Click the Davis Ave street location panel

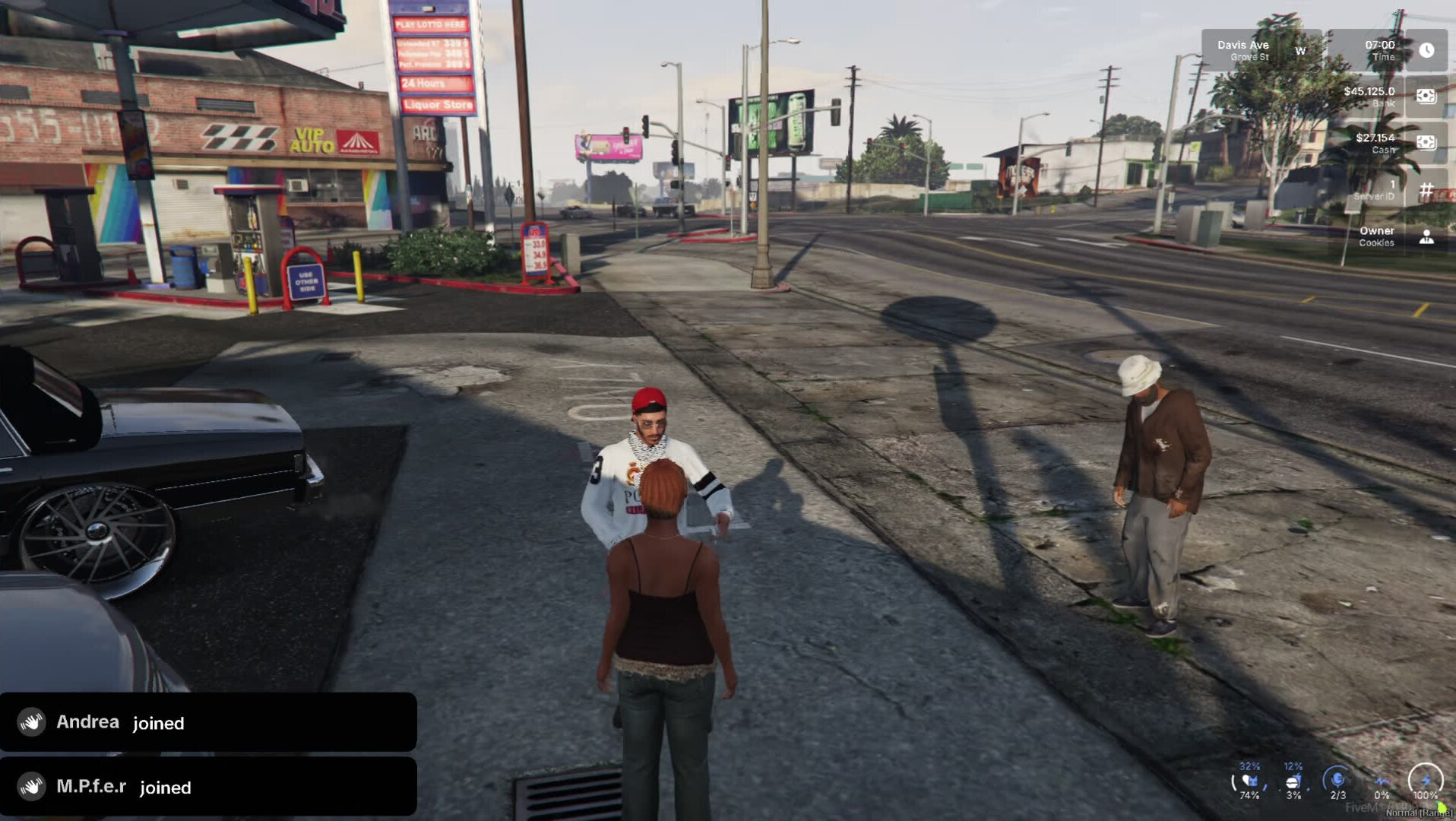click(1260, 50)
